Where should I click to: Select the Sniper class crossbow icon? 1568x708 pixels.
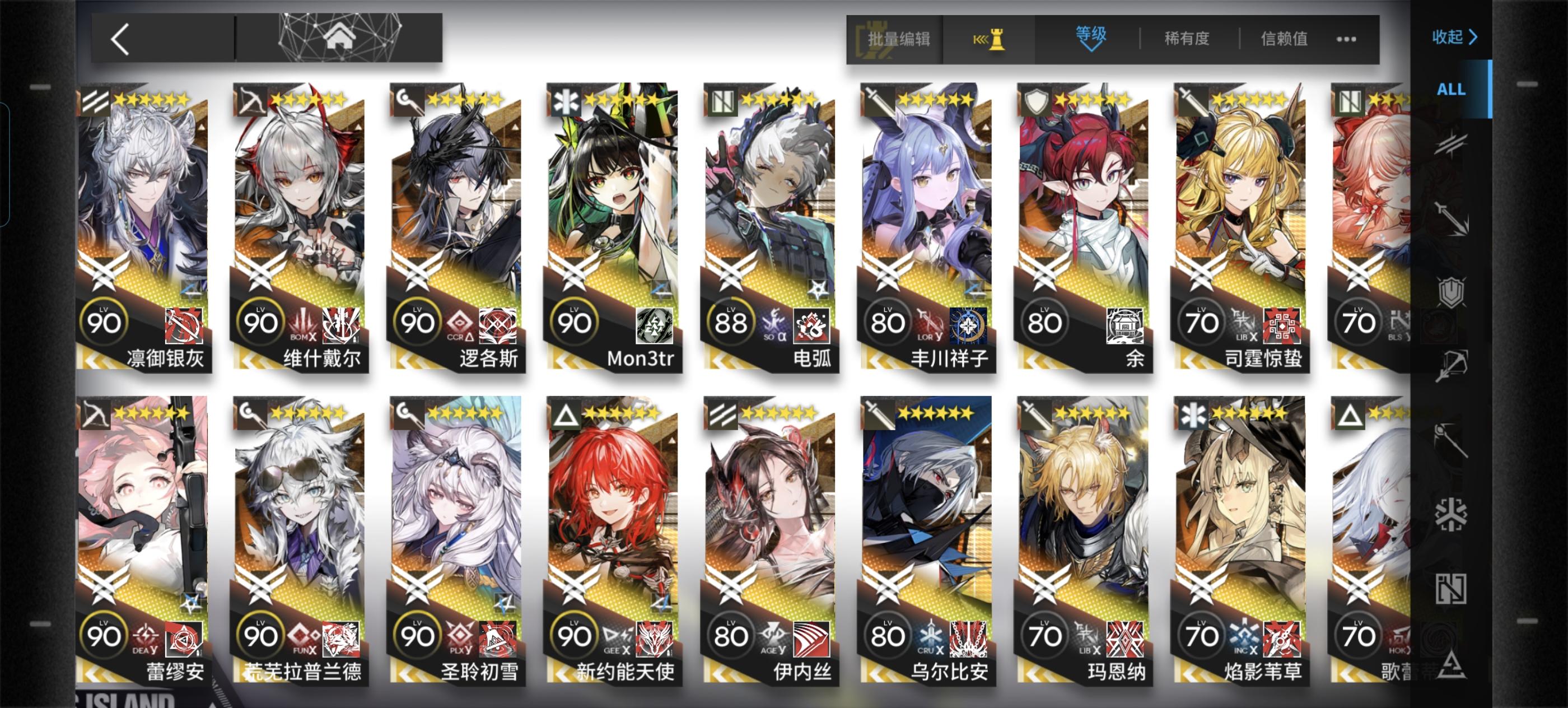coord(1452,364)
